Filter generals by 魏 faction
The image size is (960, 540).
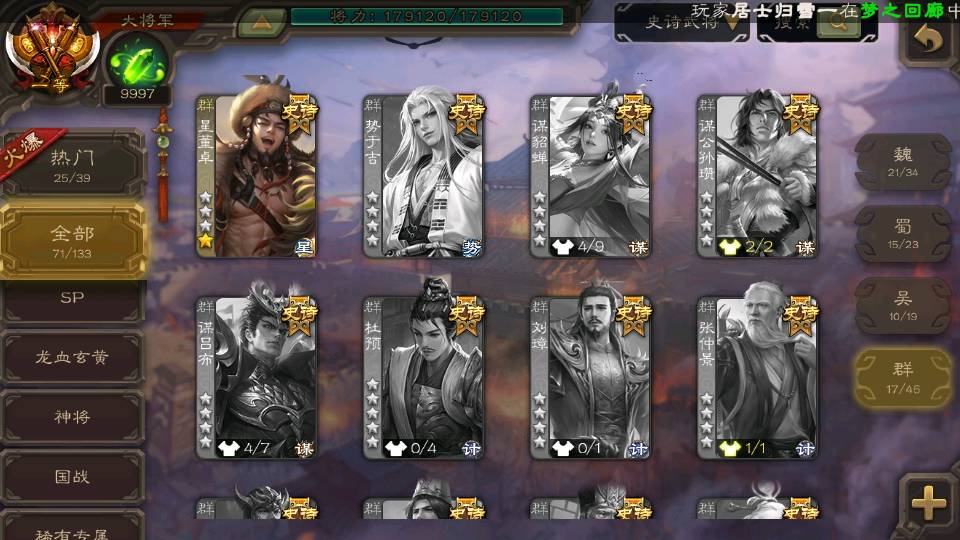[x=902, y=160]
